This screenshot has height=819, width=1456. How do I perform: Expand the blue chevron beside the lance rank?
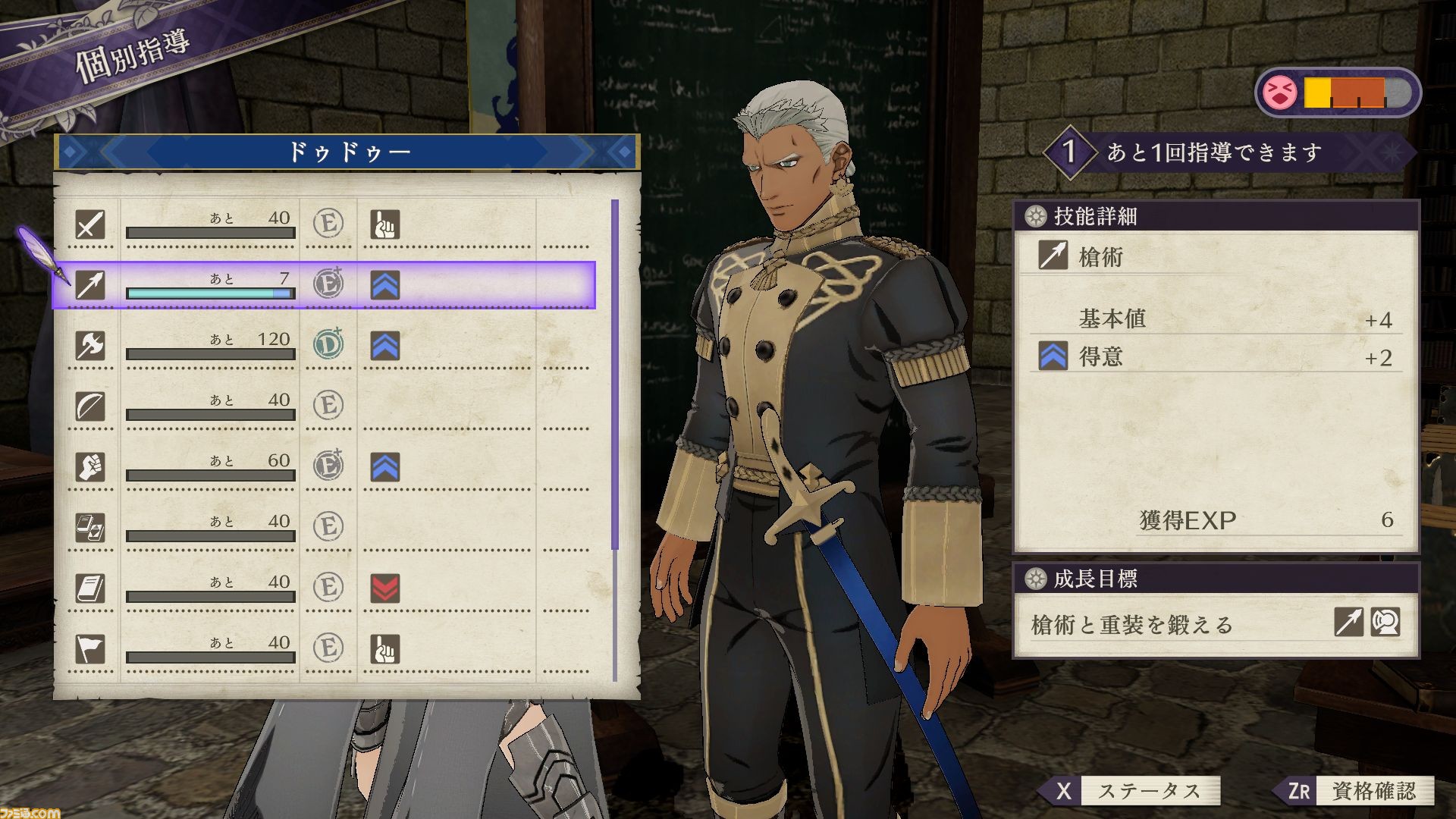tap(387, 284)
